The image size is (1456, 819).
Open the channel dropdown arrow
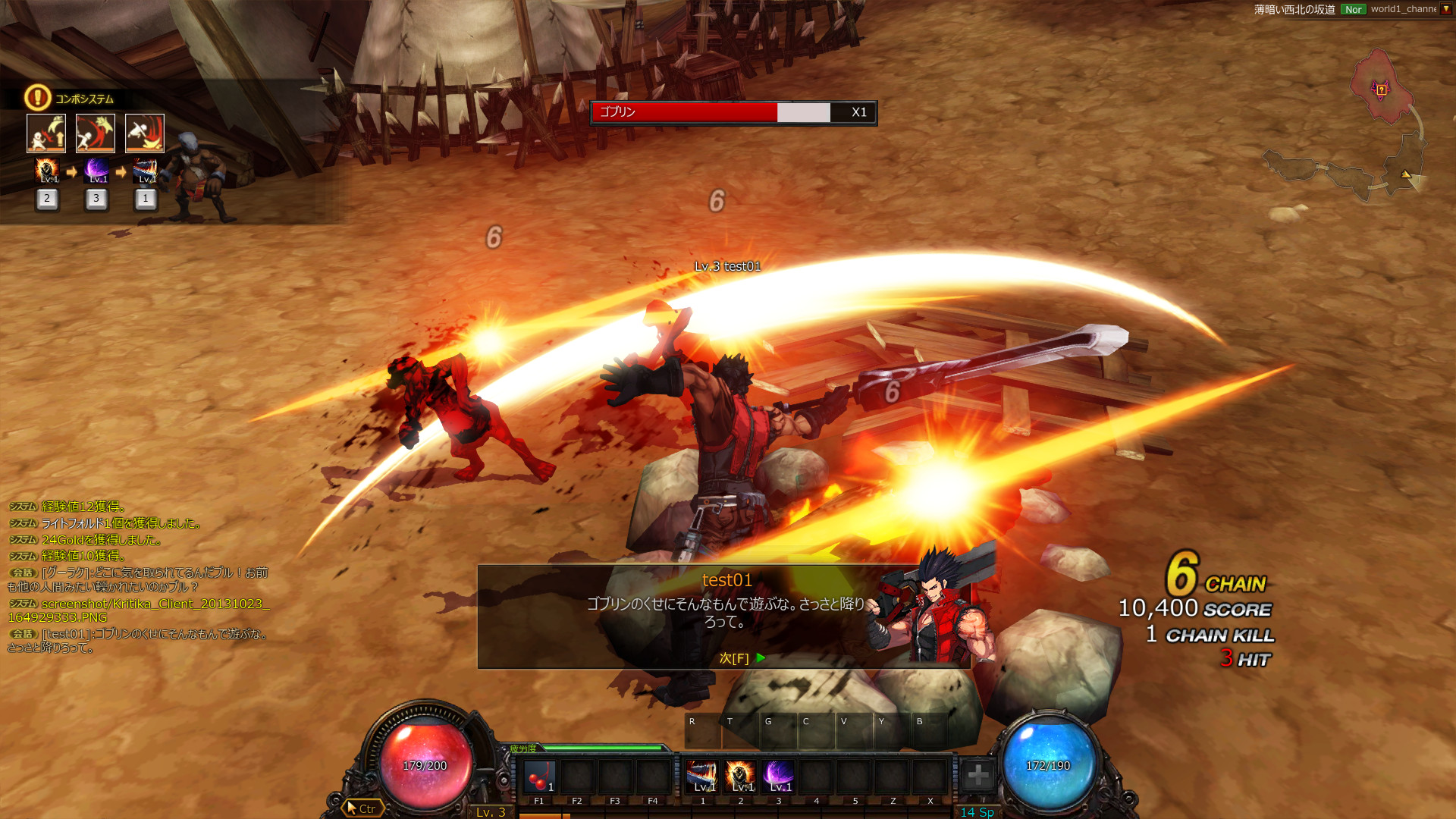tap(1446, 9)
